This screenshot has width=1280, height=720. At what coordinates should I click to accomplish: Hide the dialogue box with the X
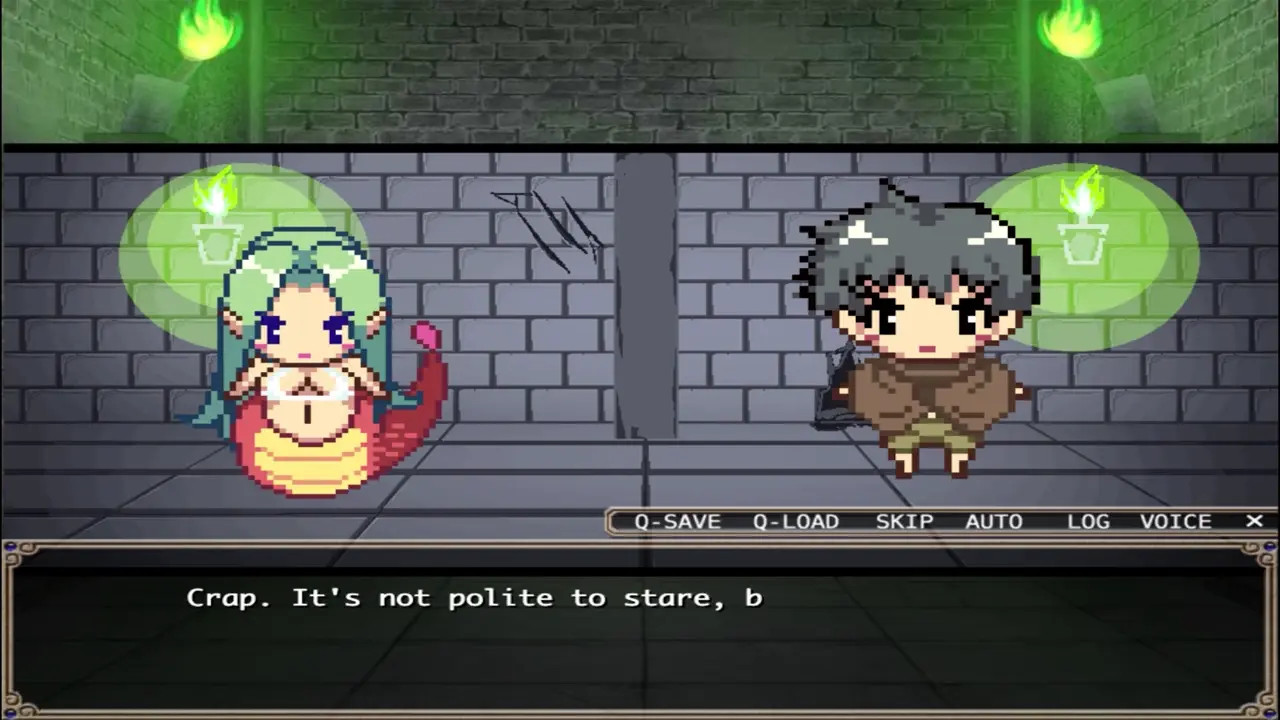(x=1254, y=521)
